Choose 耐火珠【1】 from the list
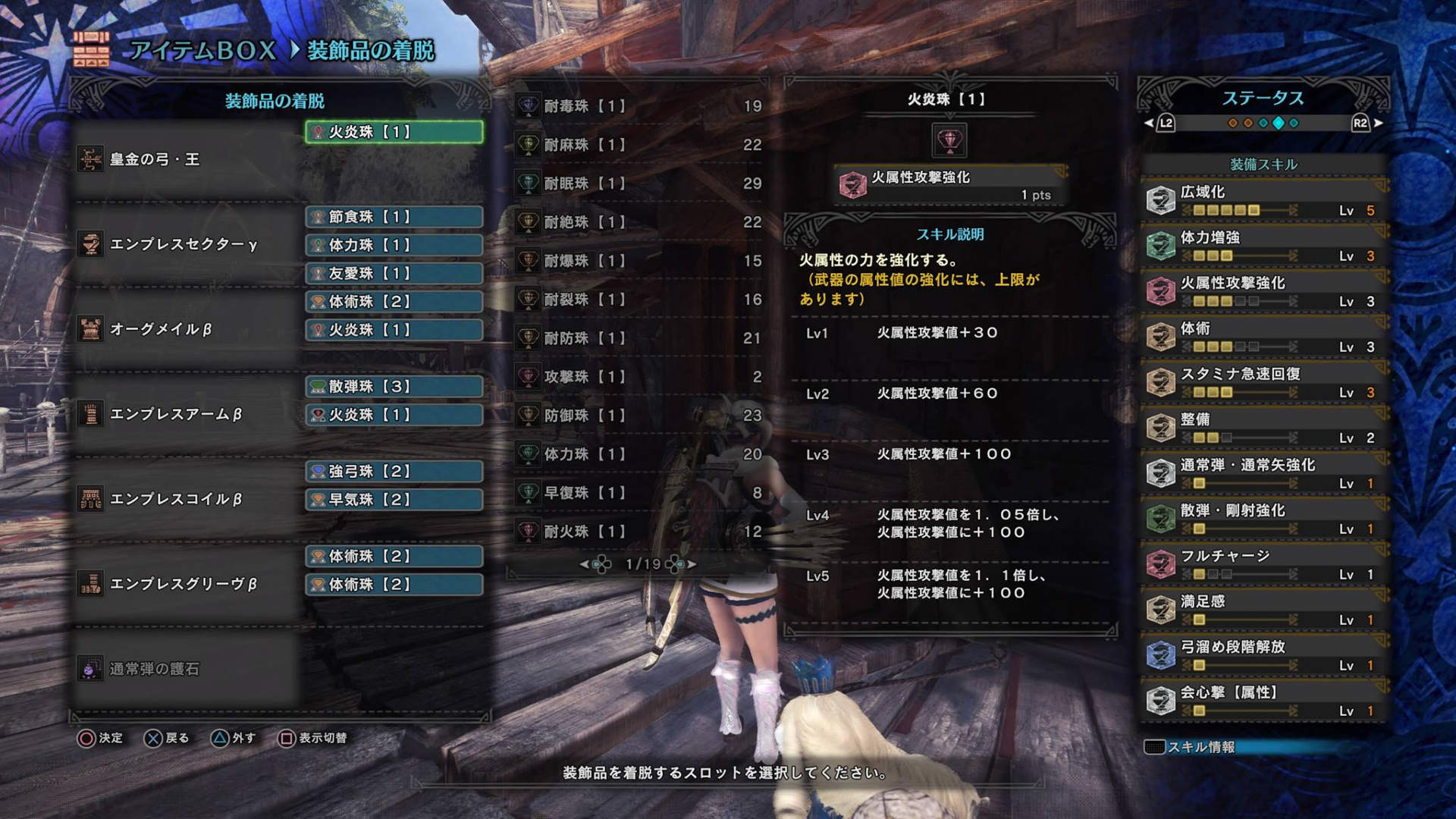This screenshot has width=1456, height=819. click(x=639, y=532)
